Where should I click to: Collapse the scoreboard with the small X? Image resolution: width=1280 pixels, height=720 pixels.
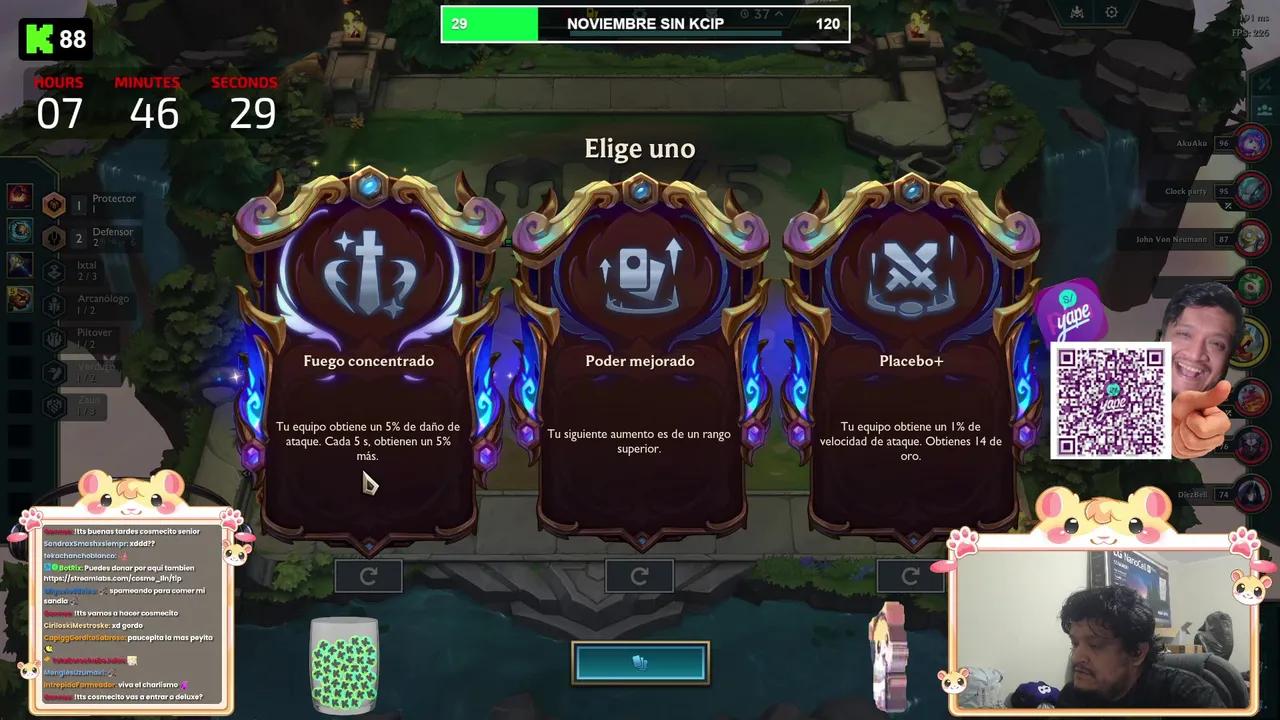pyautogui.click(x=1228, y=206)
